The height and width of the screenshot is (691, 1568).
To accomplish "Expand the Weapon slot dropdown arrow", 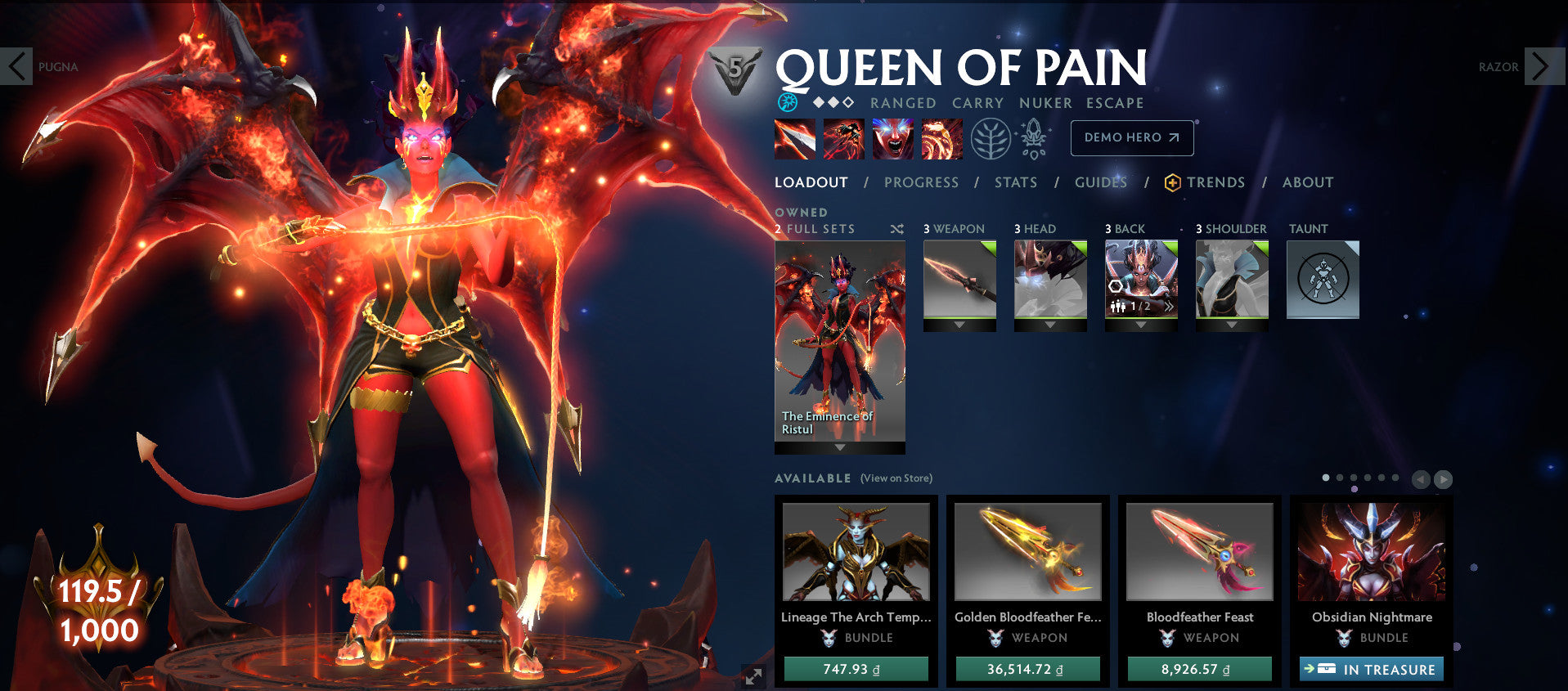I will point(959,325).
